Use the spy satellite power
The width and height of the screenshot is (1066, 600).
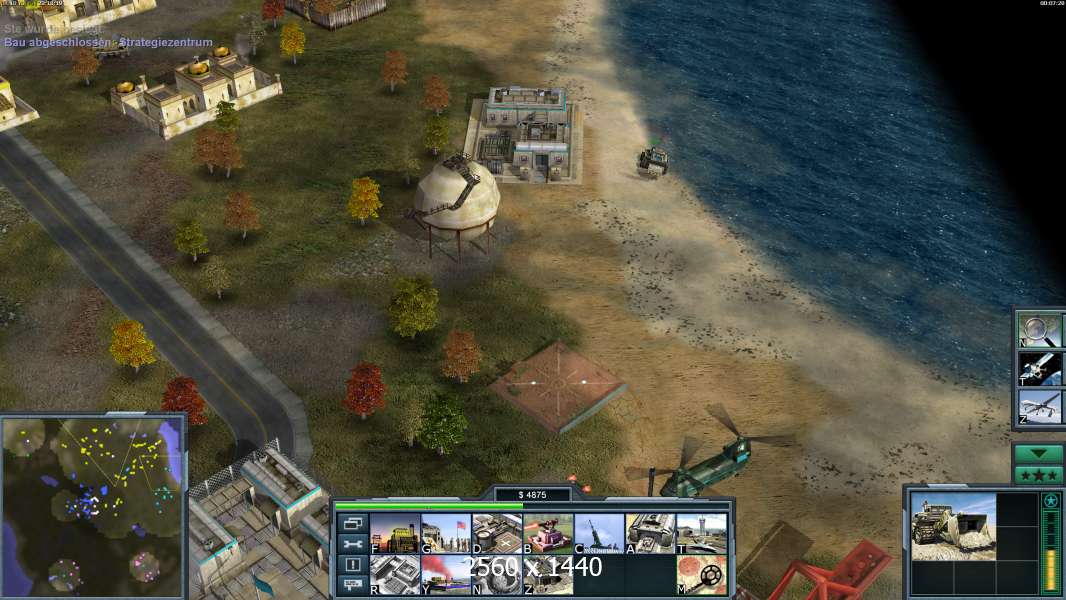tap(1037, 368)
